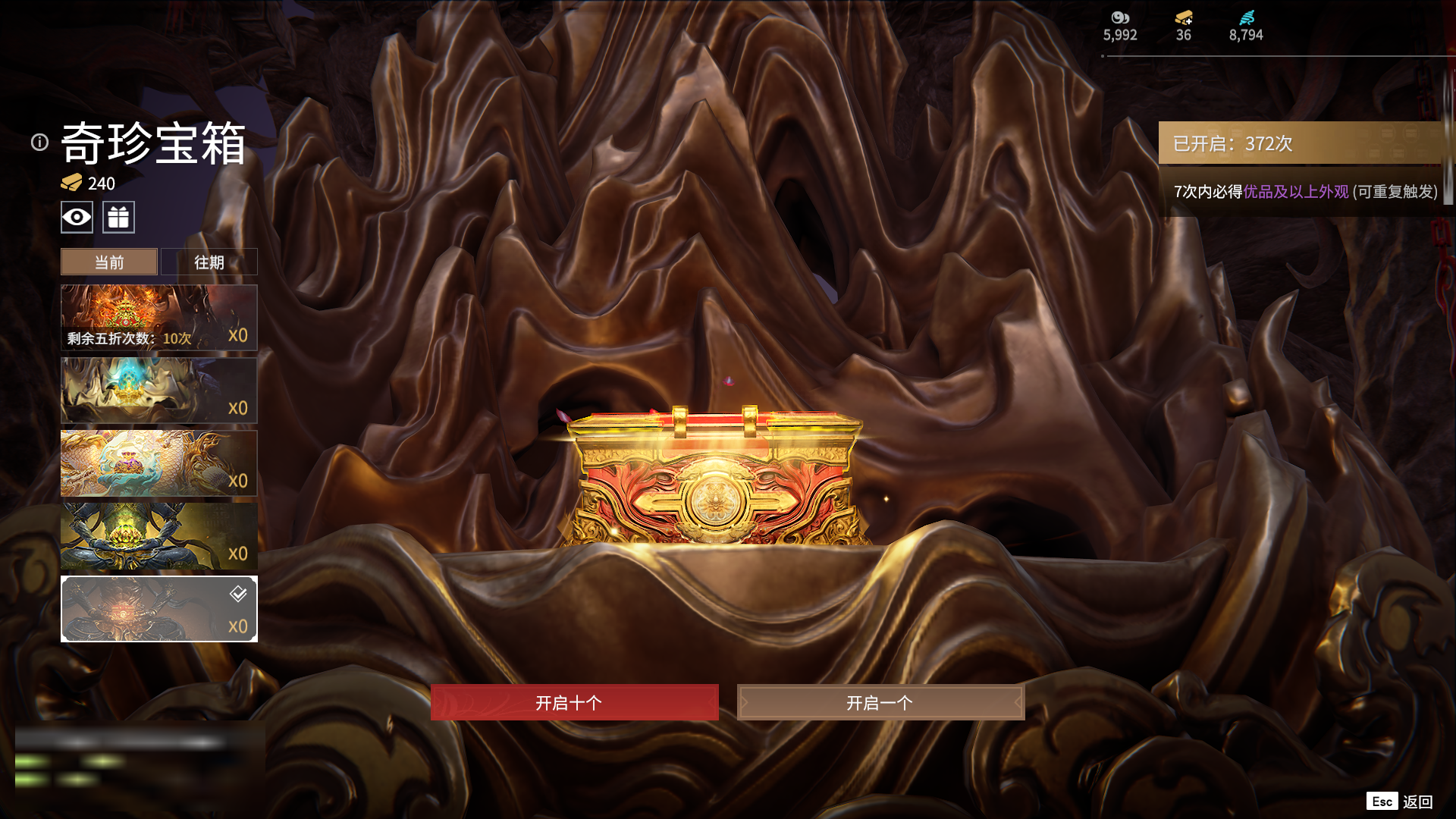This screenshot has height=819, width=1456.
Task: Open ten chests with 开启十个
Action: 574,702
